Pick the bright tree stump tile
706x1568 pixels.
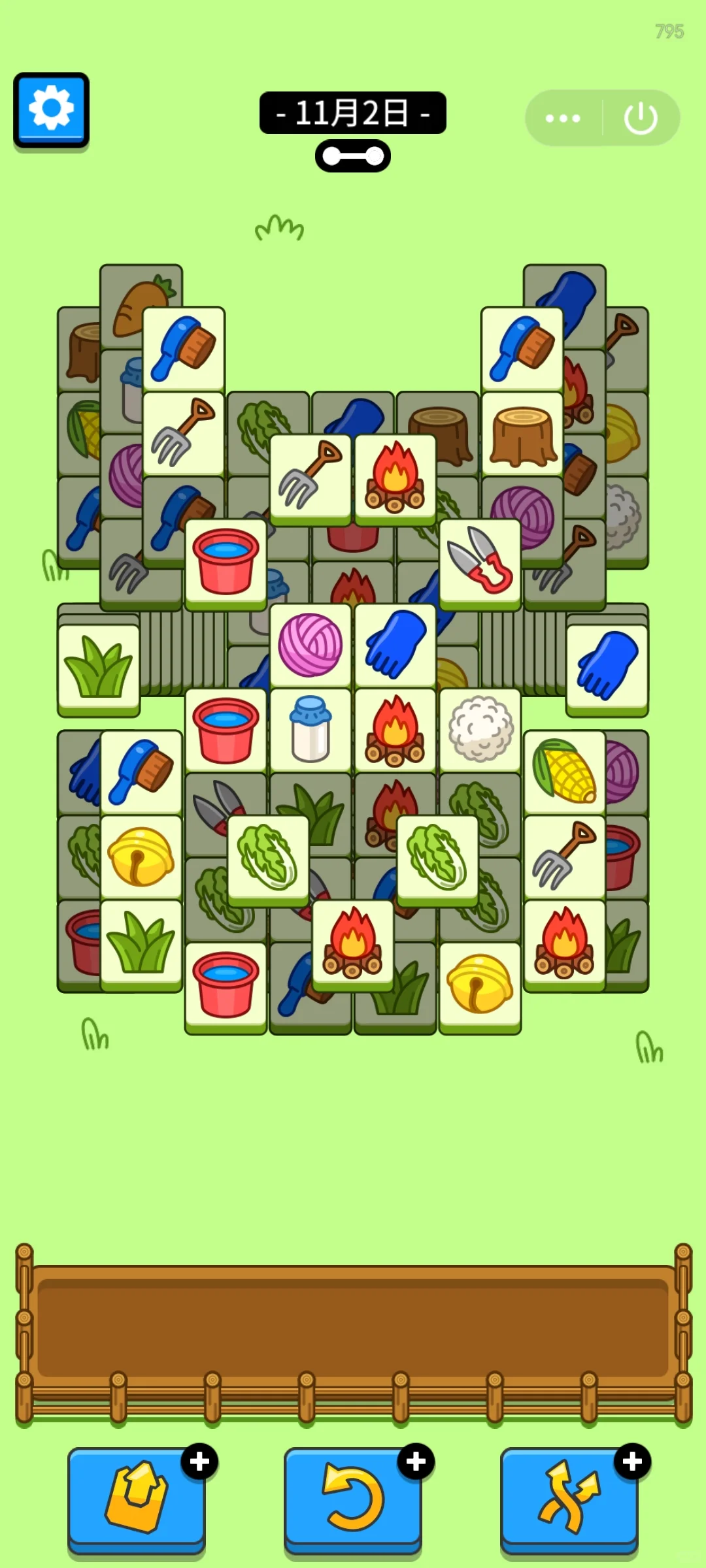pyautogui.click(x=522, y=434)
